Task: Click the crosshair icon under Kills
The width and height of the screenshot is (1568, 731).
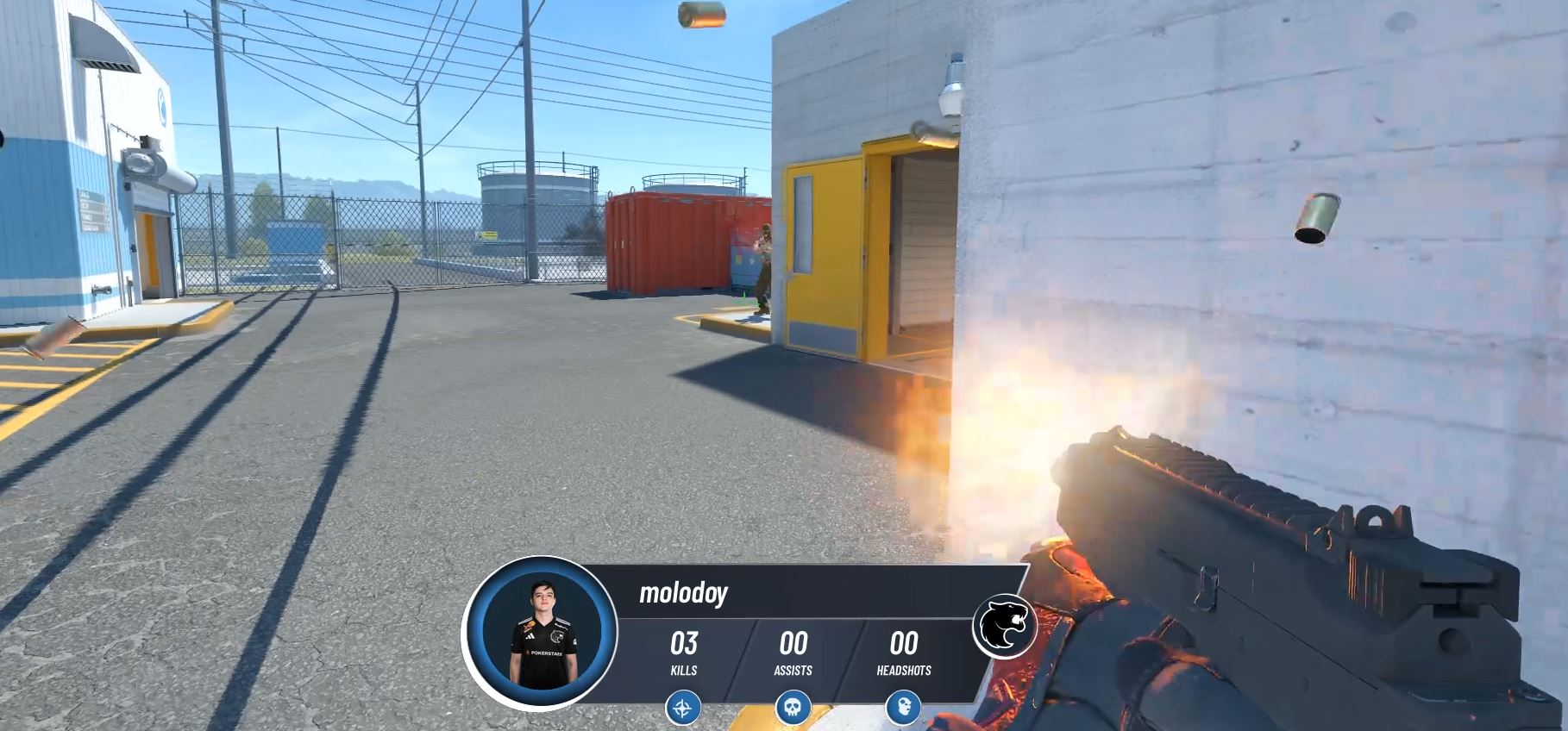Action: (x=683, y=709)
